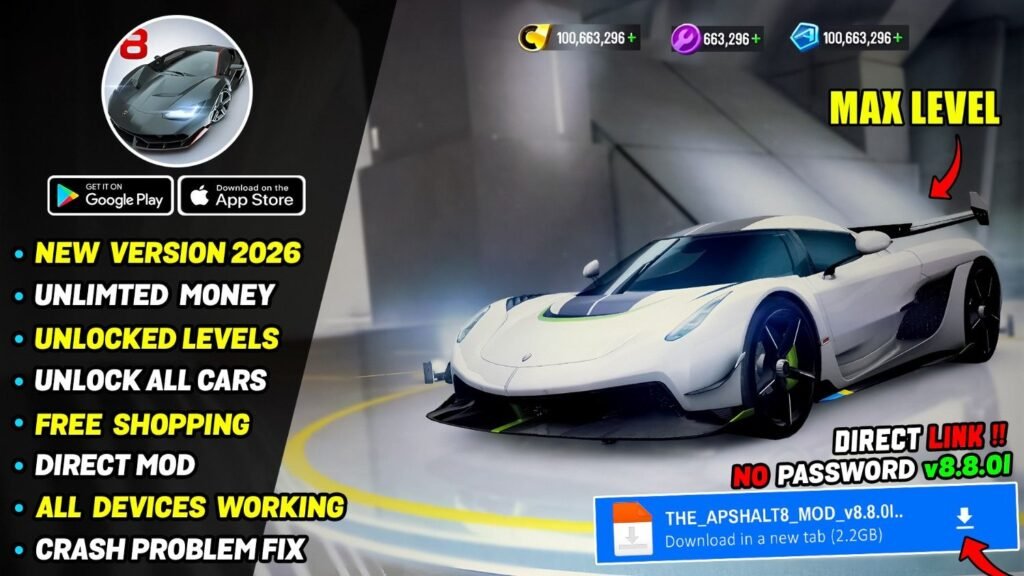Tap the plus beside the purple tokens
Viewport: 1024px width, 576px height.
pos(755,39)
